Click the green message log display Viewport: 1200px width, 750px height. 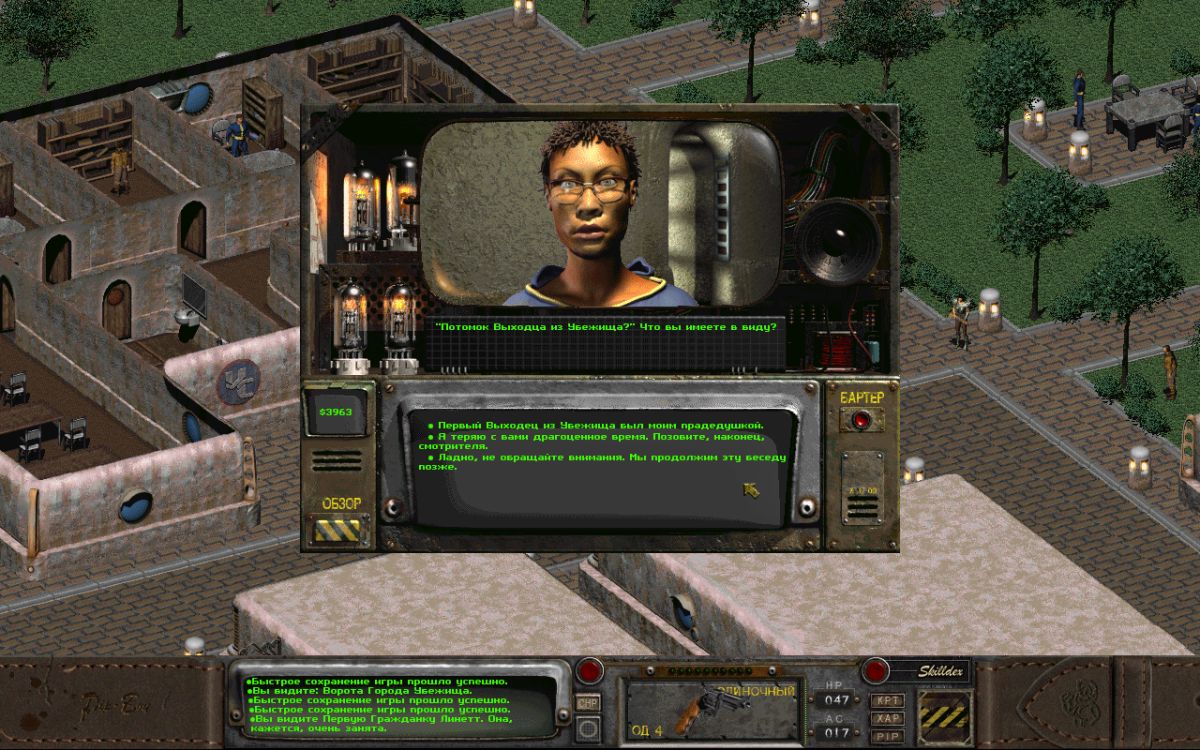pos(401,706)
